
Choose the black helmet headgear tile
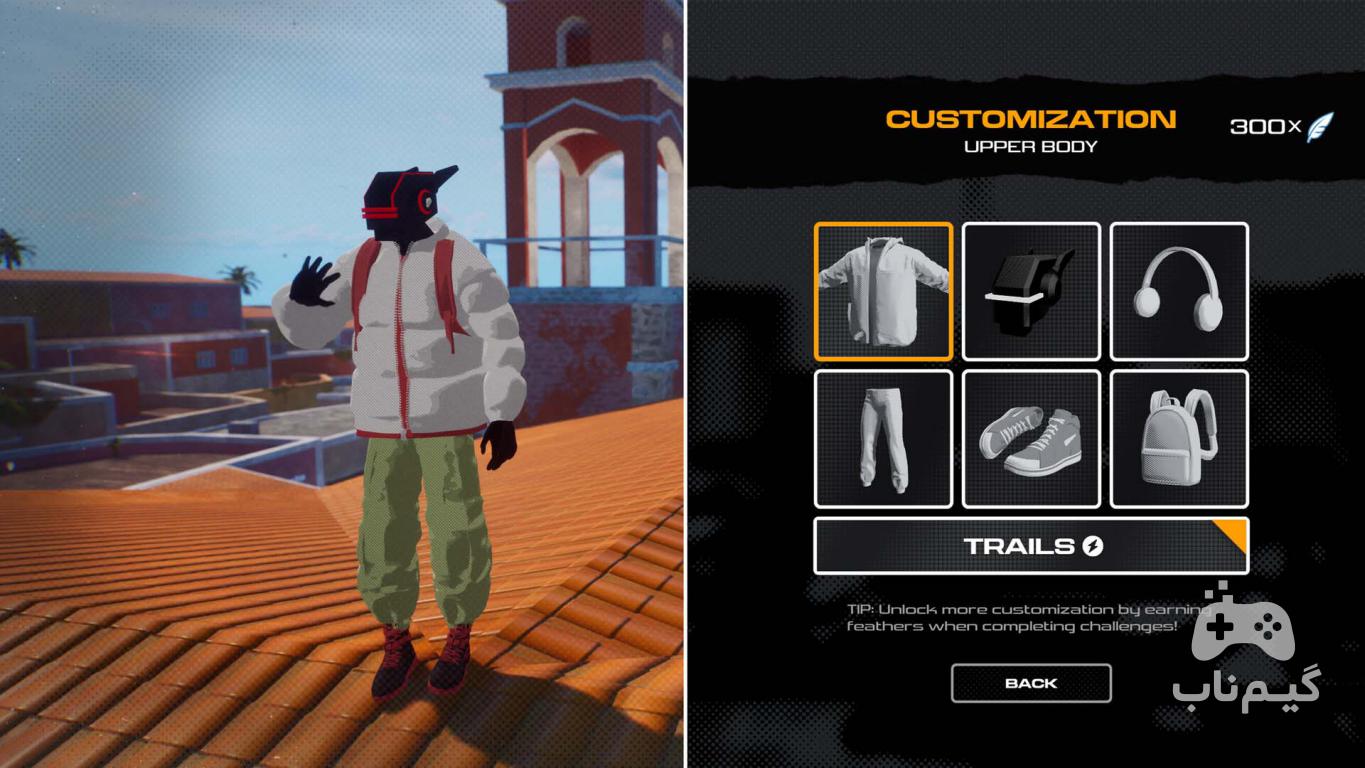pyautogui.click(x=1031, y=291)
